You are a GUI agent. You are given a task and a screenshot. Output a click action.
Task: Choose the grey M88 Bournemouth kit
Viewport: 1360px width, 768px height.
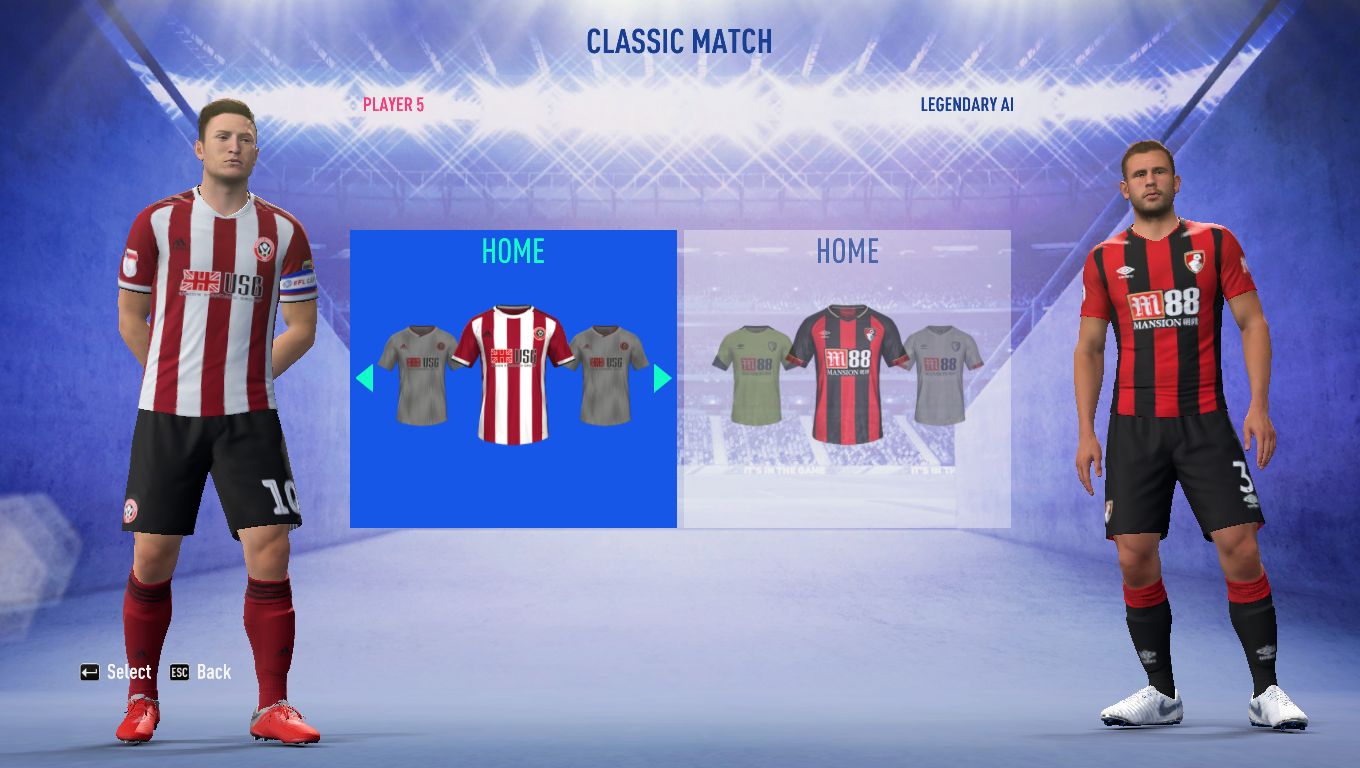pos(944,374)
